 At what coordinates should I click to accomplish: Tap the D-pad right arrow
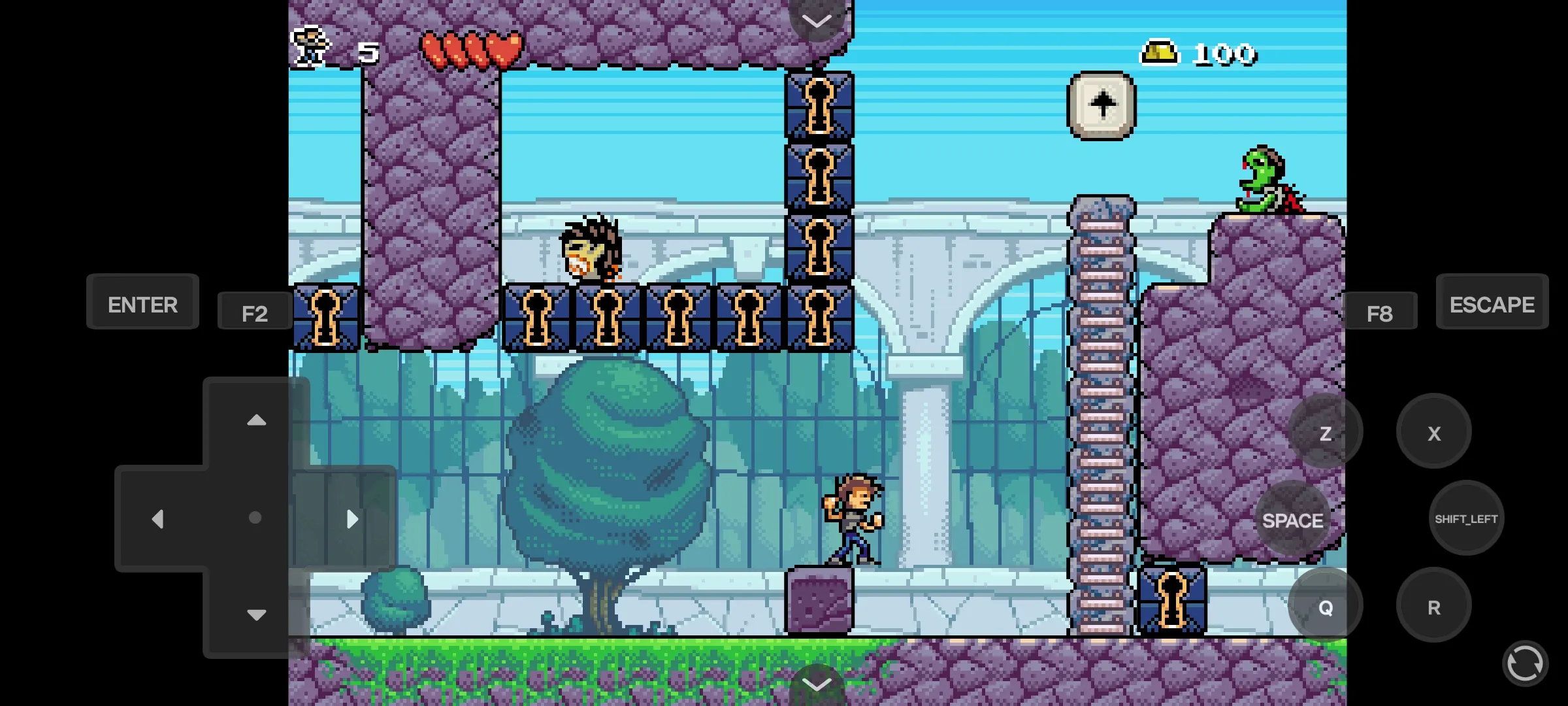pyautogui.click(x=352, y=519)
